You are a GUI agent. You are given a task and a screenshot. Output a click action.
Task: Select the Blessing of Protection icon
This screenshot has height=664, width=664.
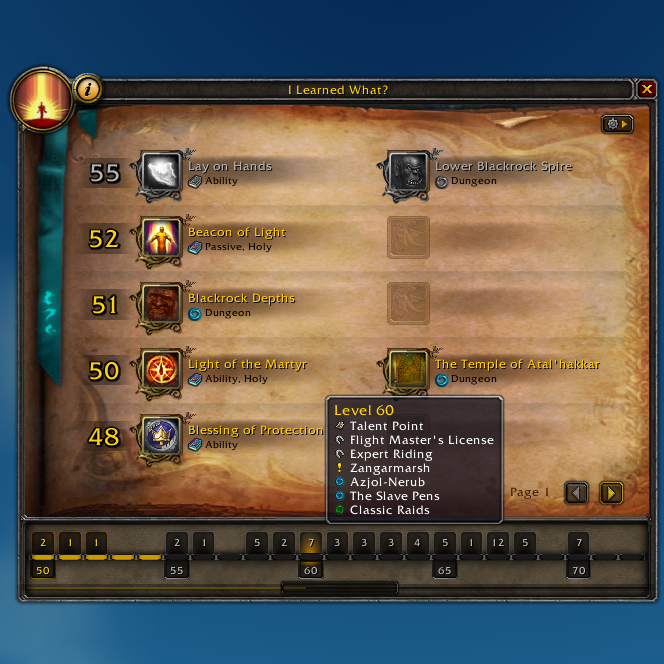tap(160, 437)
